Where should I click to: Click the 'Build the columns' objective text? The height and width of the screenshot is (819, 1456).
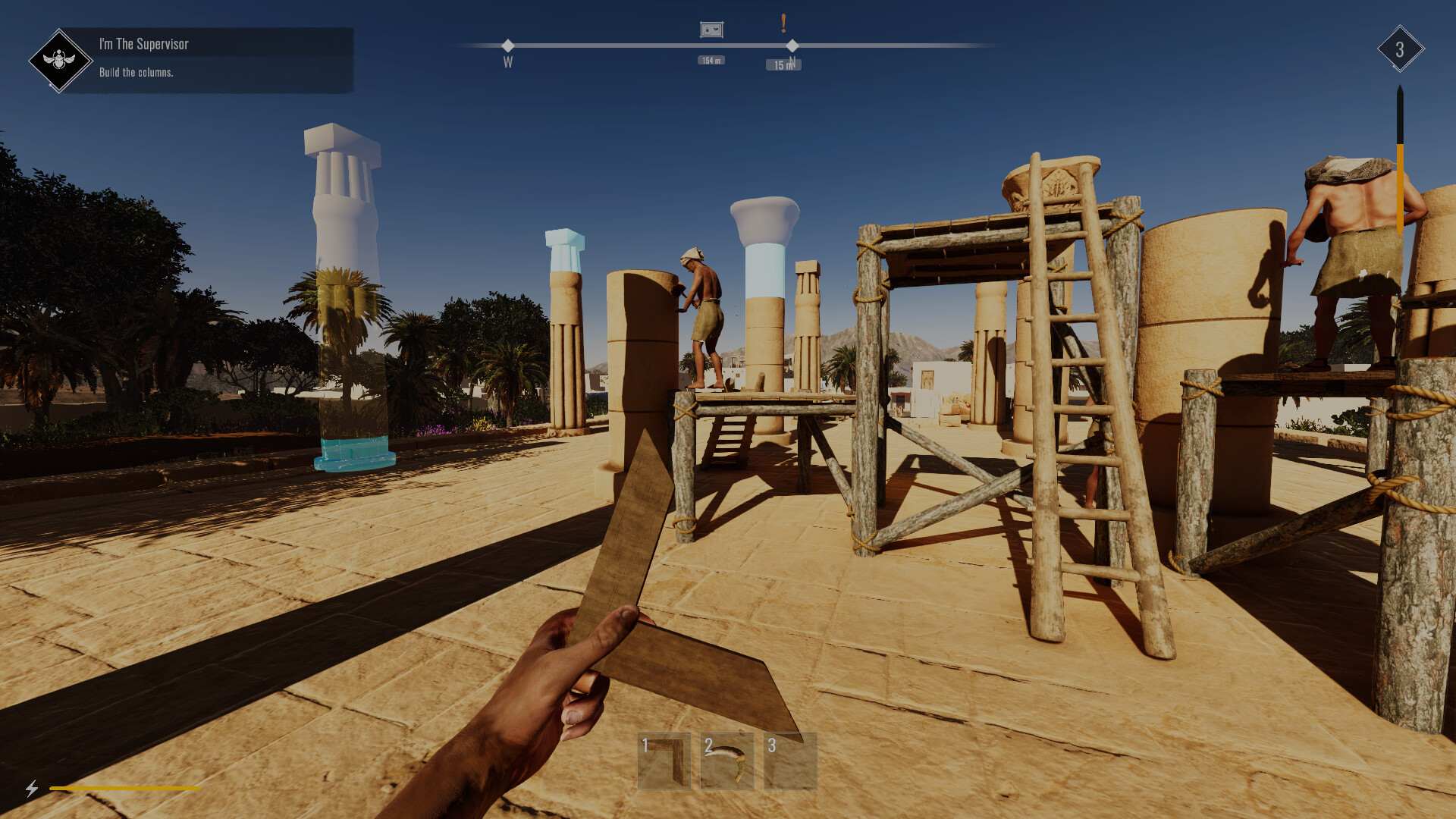(137, 73)
